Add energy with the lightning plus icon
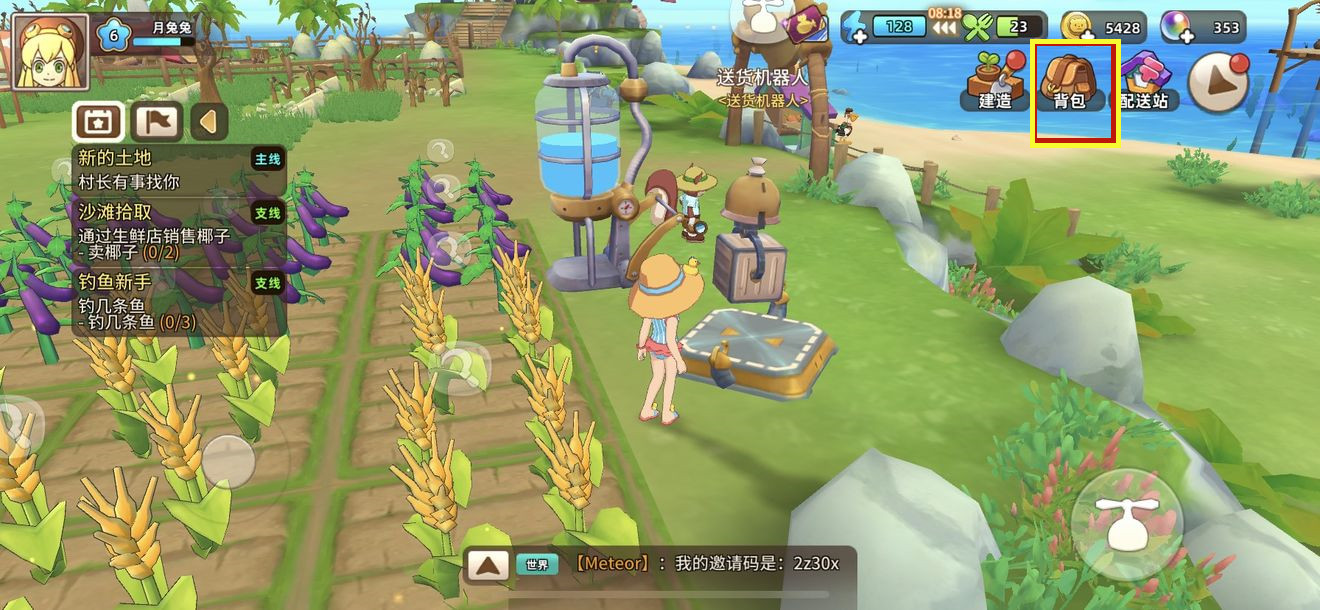Screen dimensions: 1320x610 (x=854, y=27)
